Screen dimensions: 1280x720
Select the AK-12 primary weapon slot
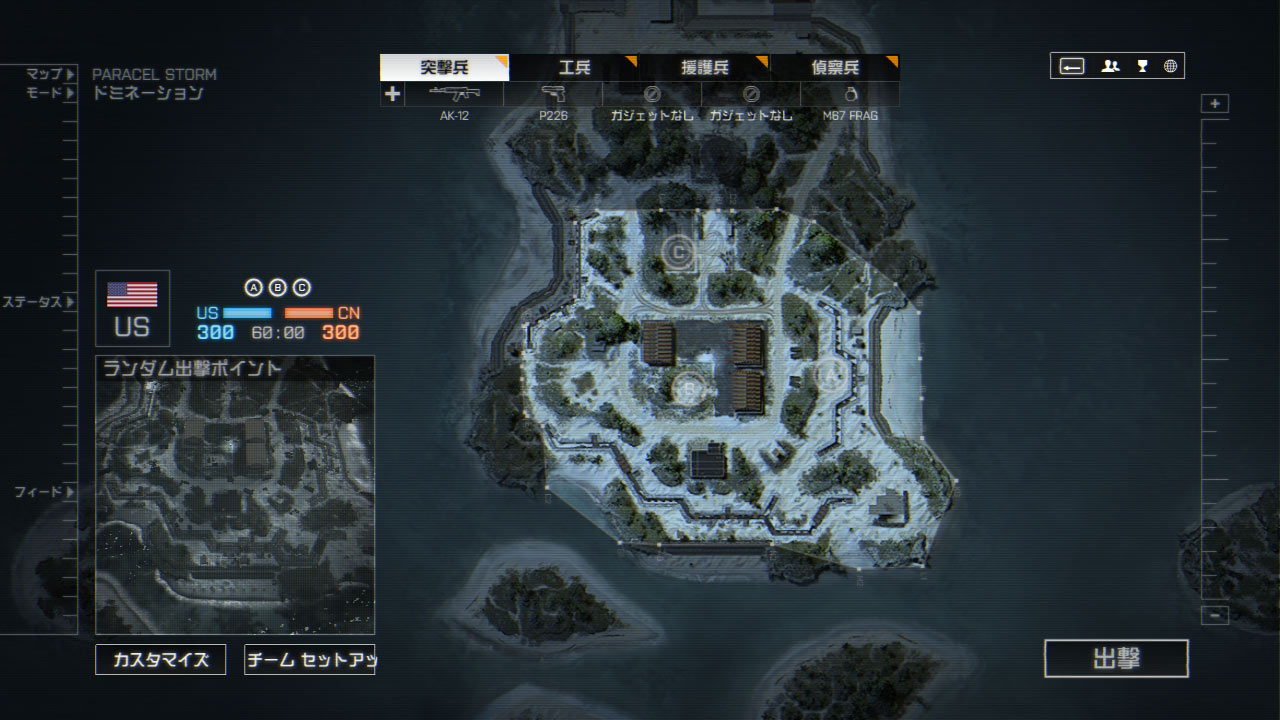454,94
